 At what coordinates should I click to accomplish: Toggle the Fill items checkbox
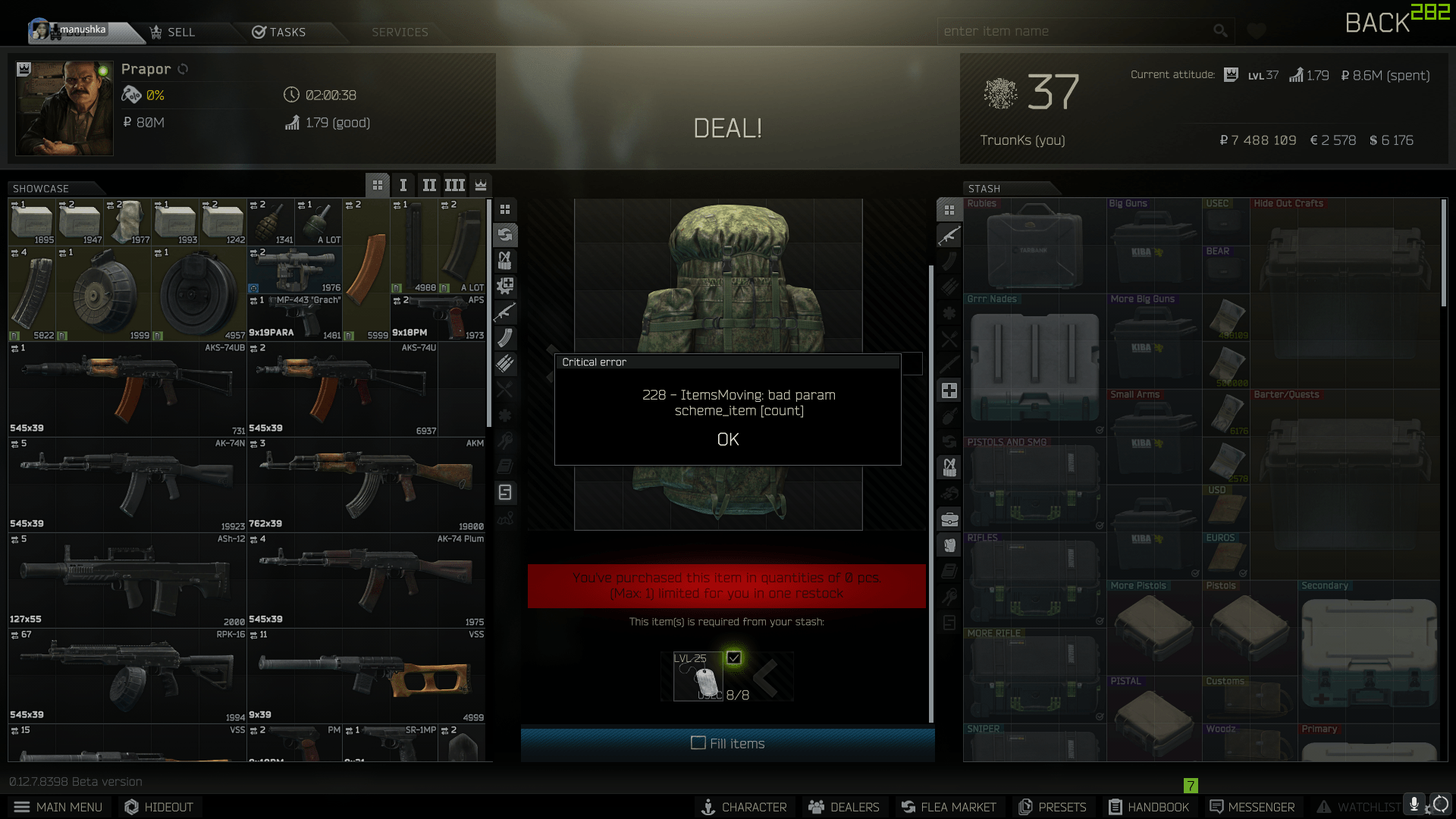point(698,744)
